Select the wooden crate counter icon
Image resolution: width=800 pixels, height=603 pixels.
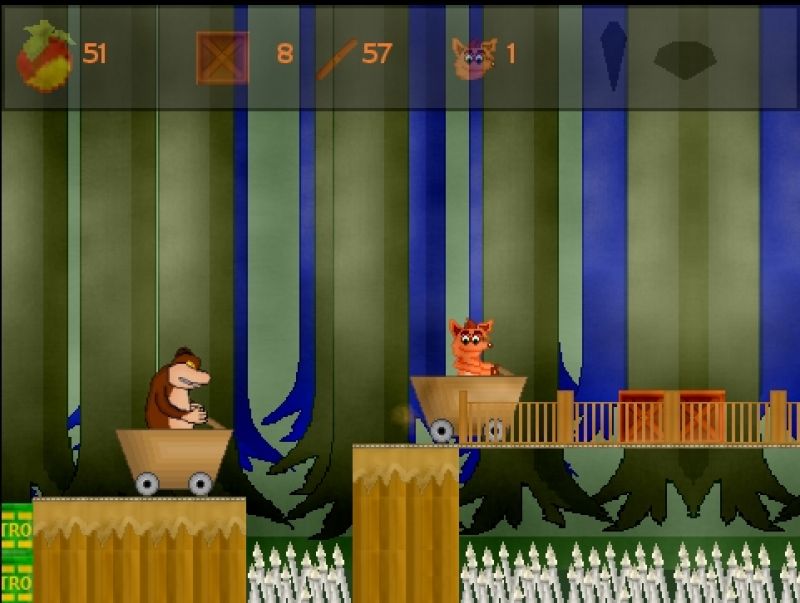(222, 57)
